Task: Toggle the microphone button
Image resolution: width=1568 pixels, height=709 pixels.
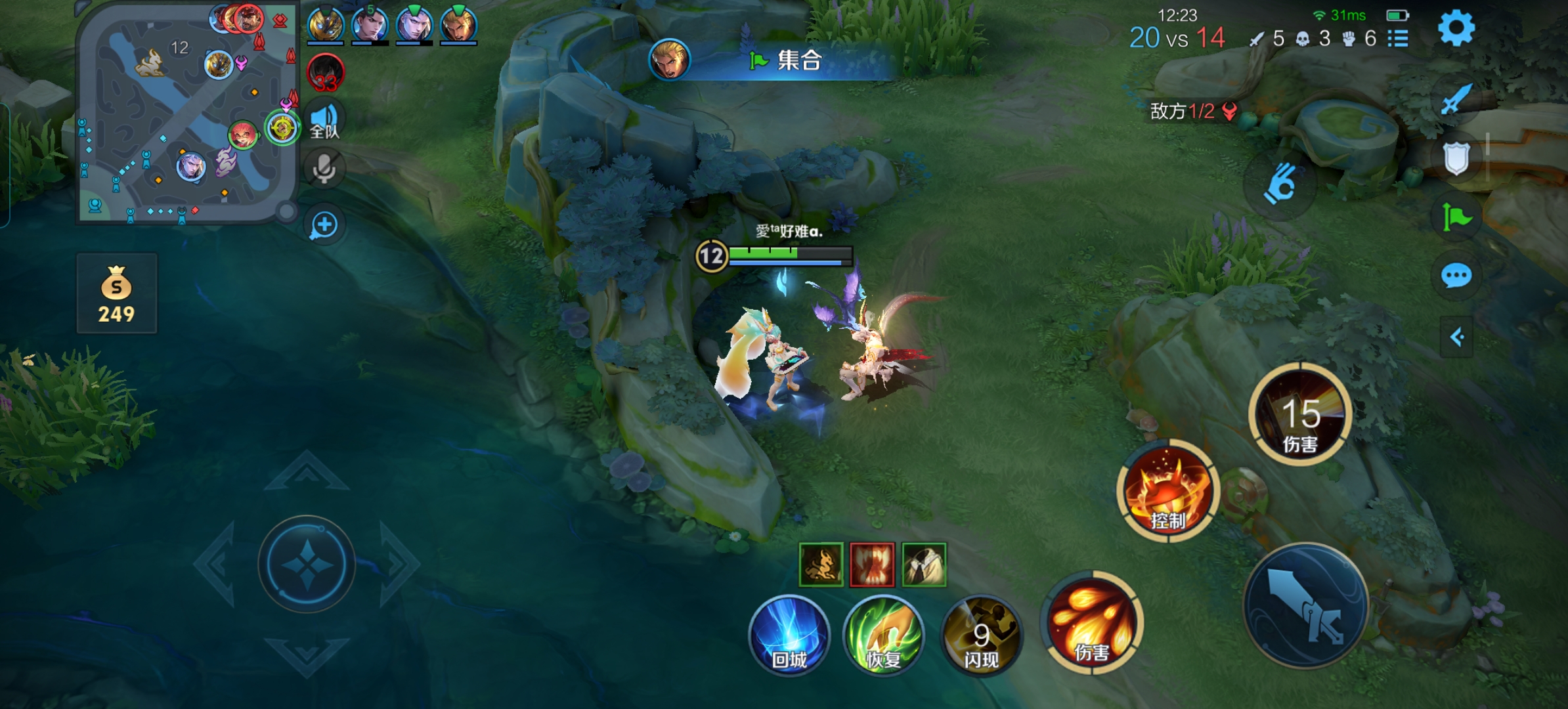Action: [x=324, y=169]
